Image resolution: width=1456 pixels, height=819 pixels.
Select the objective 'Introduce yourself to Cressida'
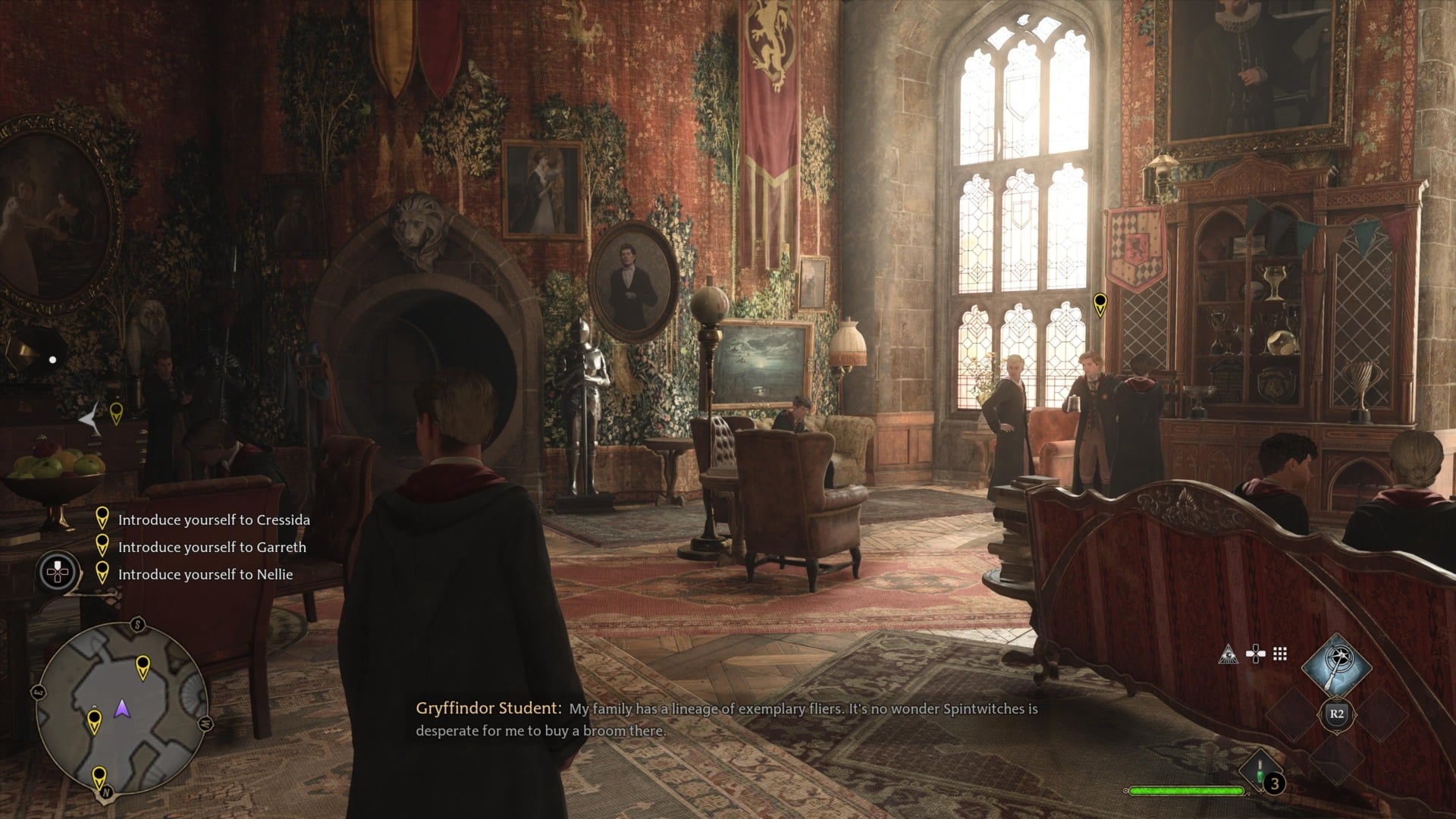(x=213, y=519)
